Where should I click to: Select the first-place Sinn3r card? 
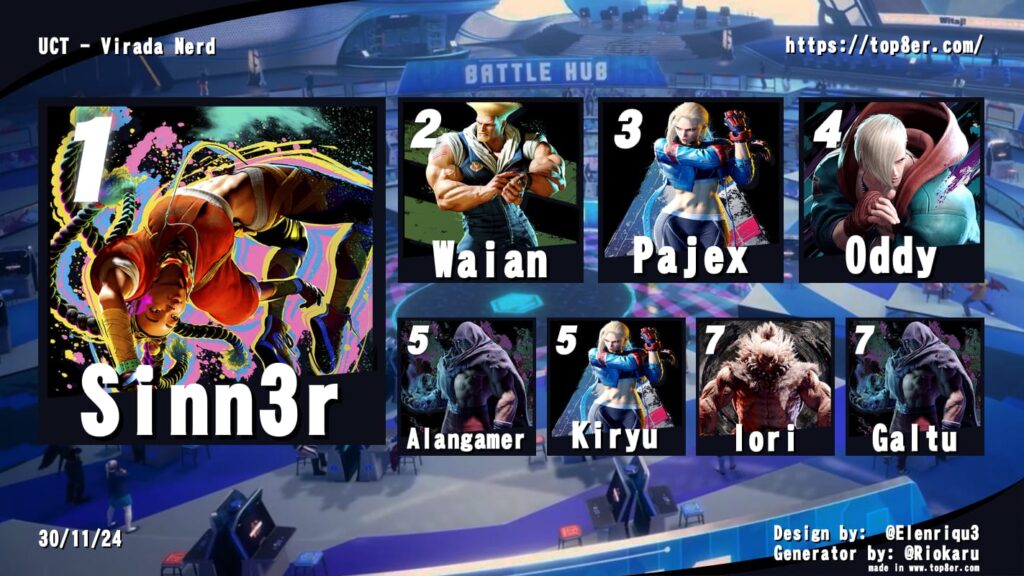pos(211,272)
